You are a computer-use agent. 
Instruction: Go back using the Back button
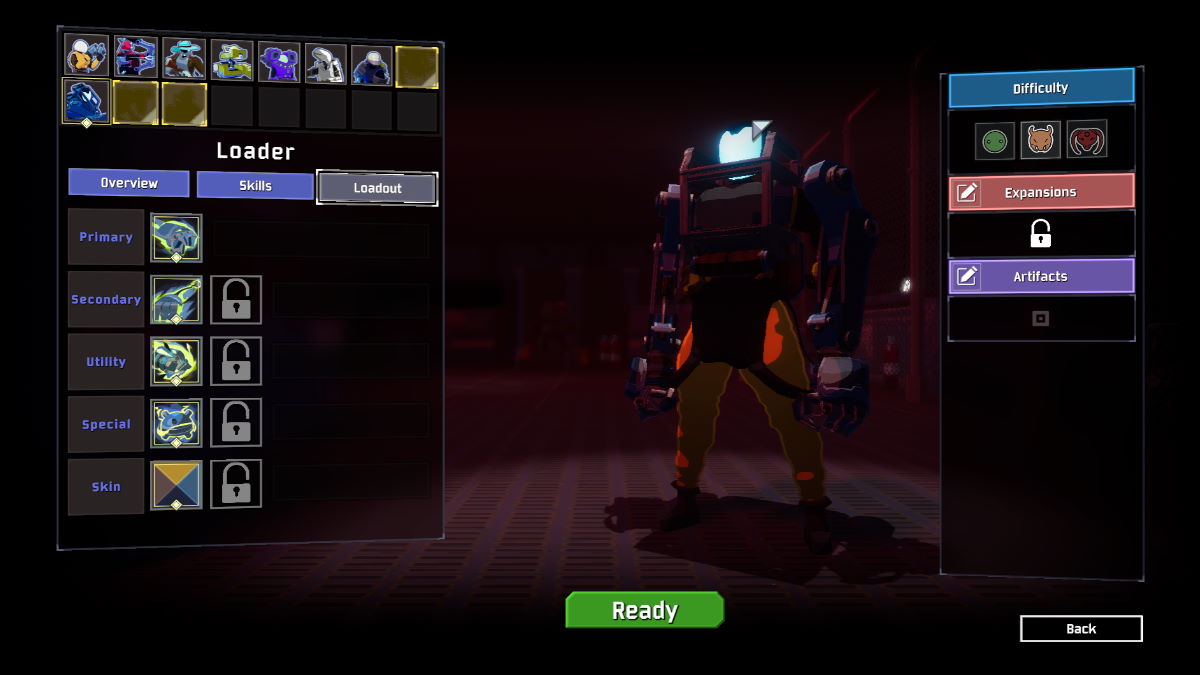[x=1081, y=628]
